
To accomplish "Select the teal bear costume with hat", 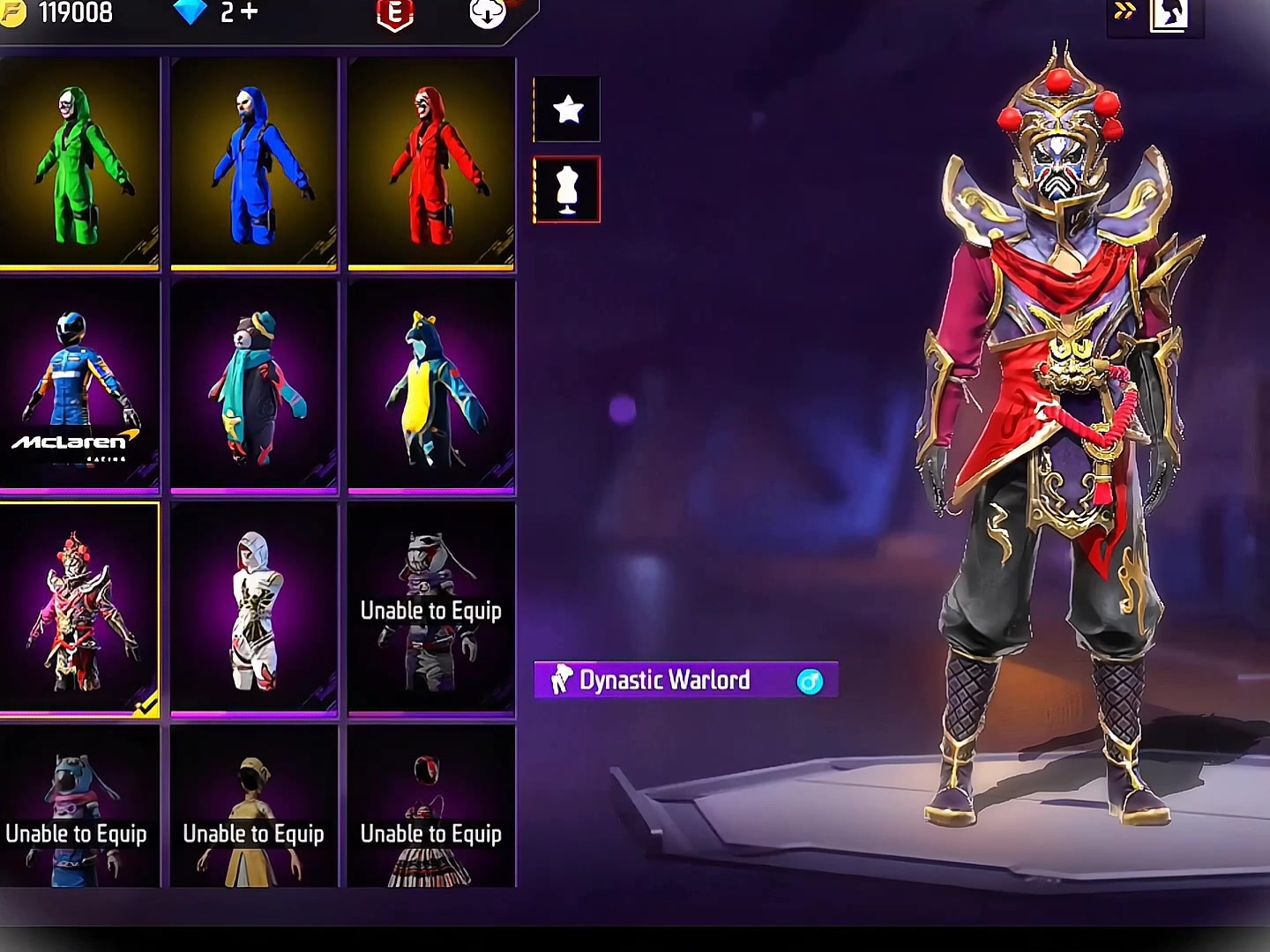I will (254, 385).
